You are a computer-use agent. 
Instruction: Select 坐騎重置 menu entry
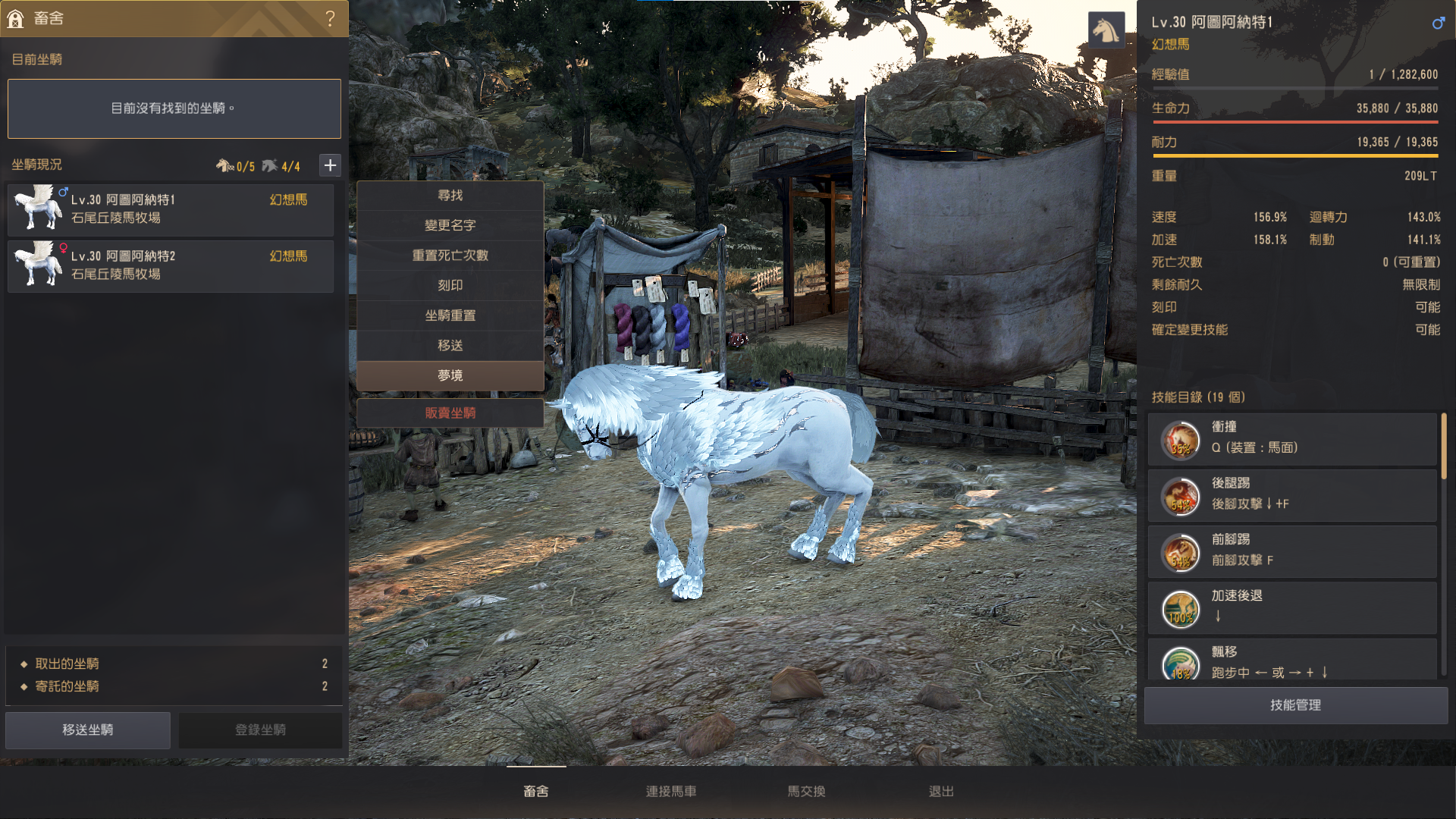tap(450, 315)
